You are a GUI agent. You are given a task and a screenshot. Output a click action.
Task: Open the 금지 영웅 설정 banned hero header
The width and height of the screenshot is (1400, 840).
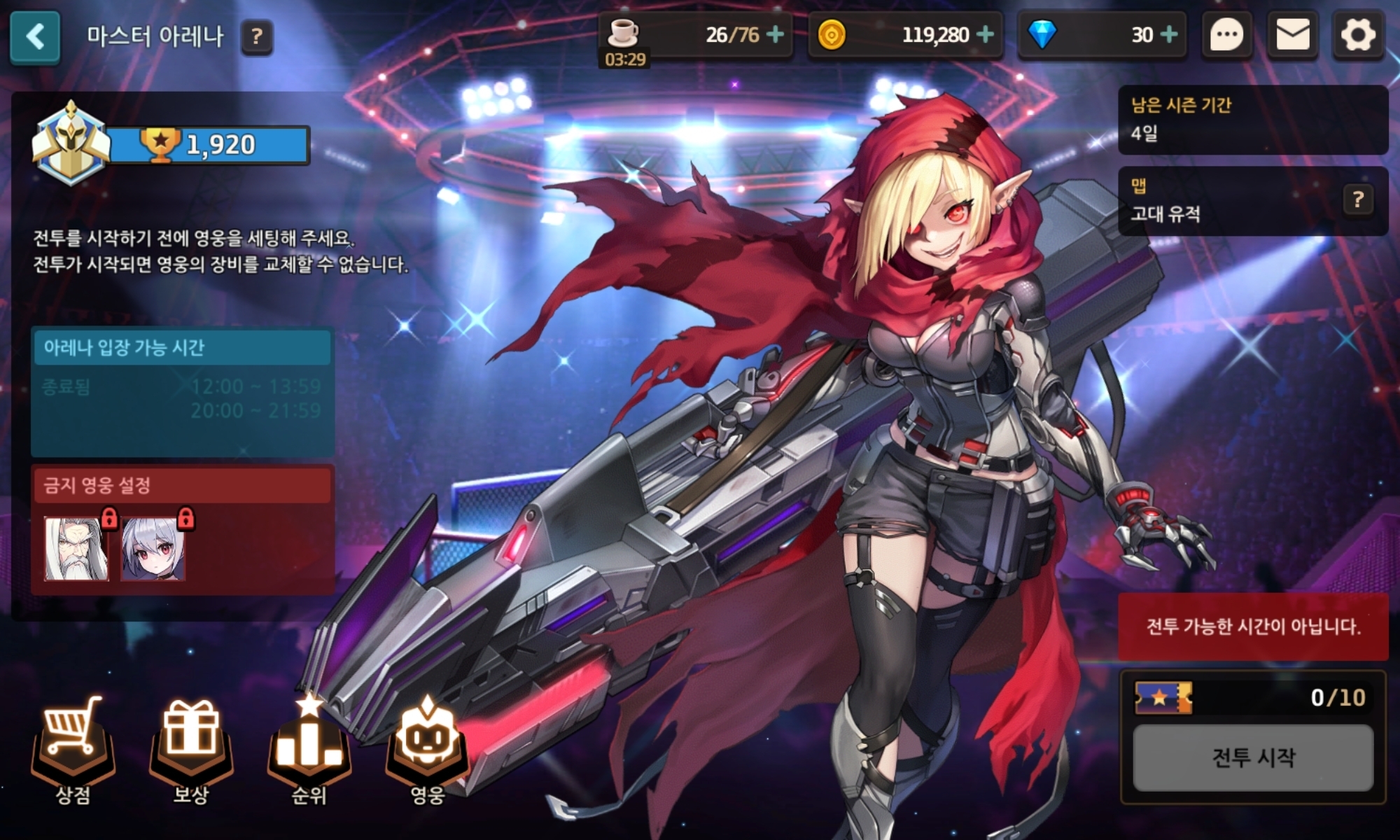pyautogui.click(x=182, y=485)
